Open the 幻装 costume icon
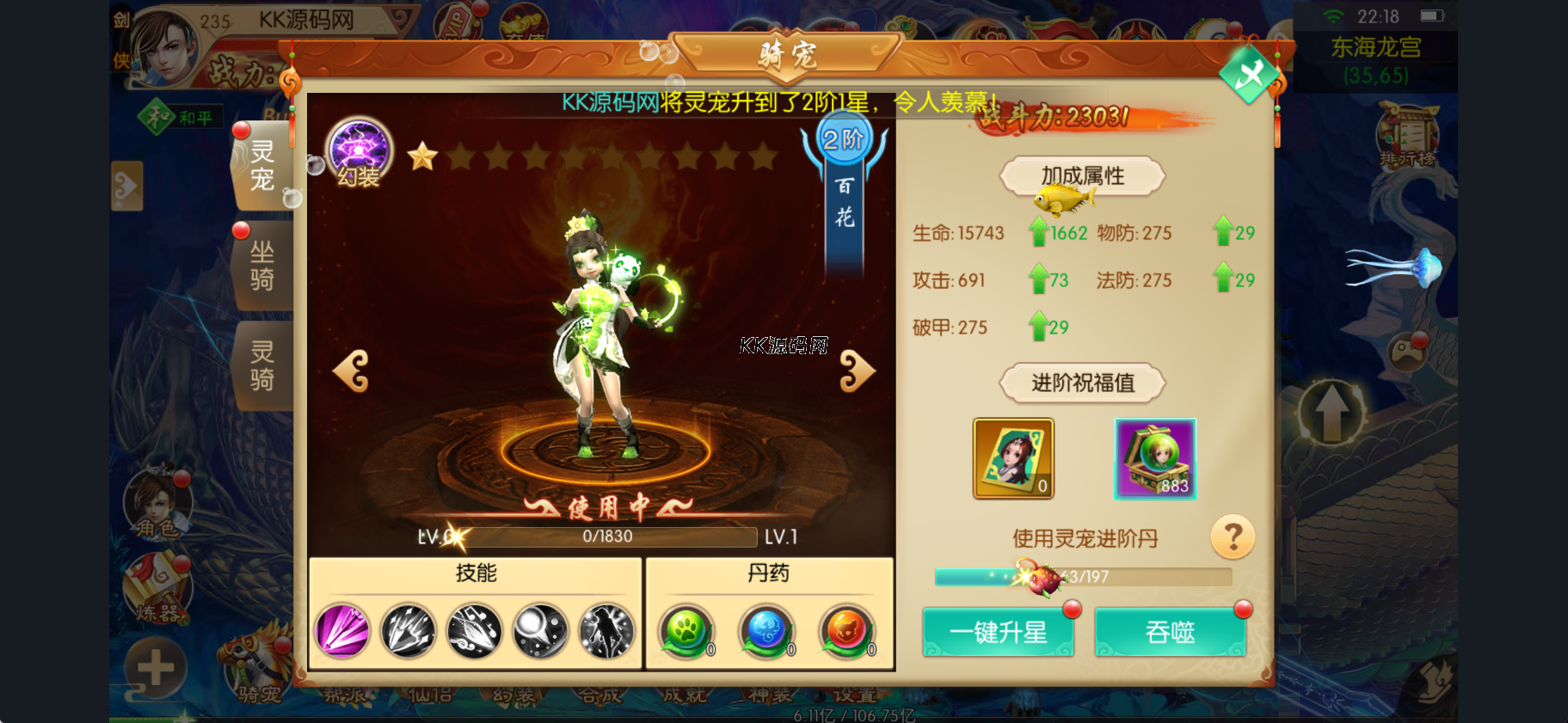This screenshot has height=723, width=1568. tap(359, 152)
